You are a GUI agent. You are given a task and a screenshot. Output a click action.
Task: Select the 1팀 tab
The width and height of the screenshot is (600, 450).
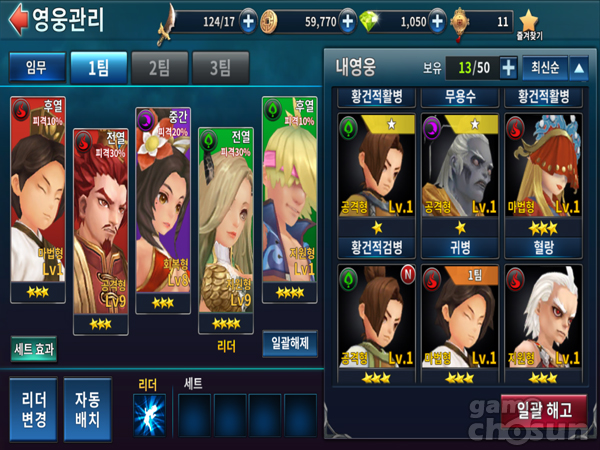pos(96,68)
